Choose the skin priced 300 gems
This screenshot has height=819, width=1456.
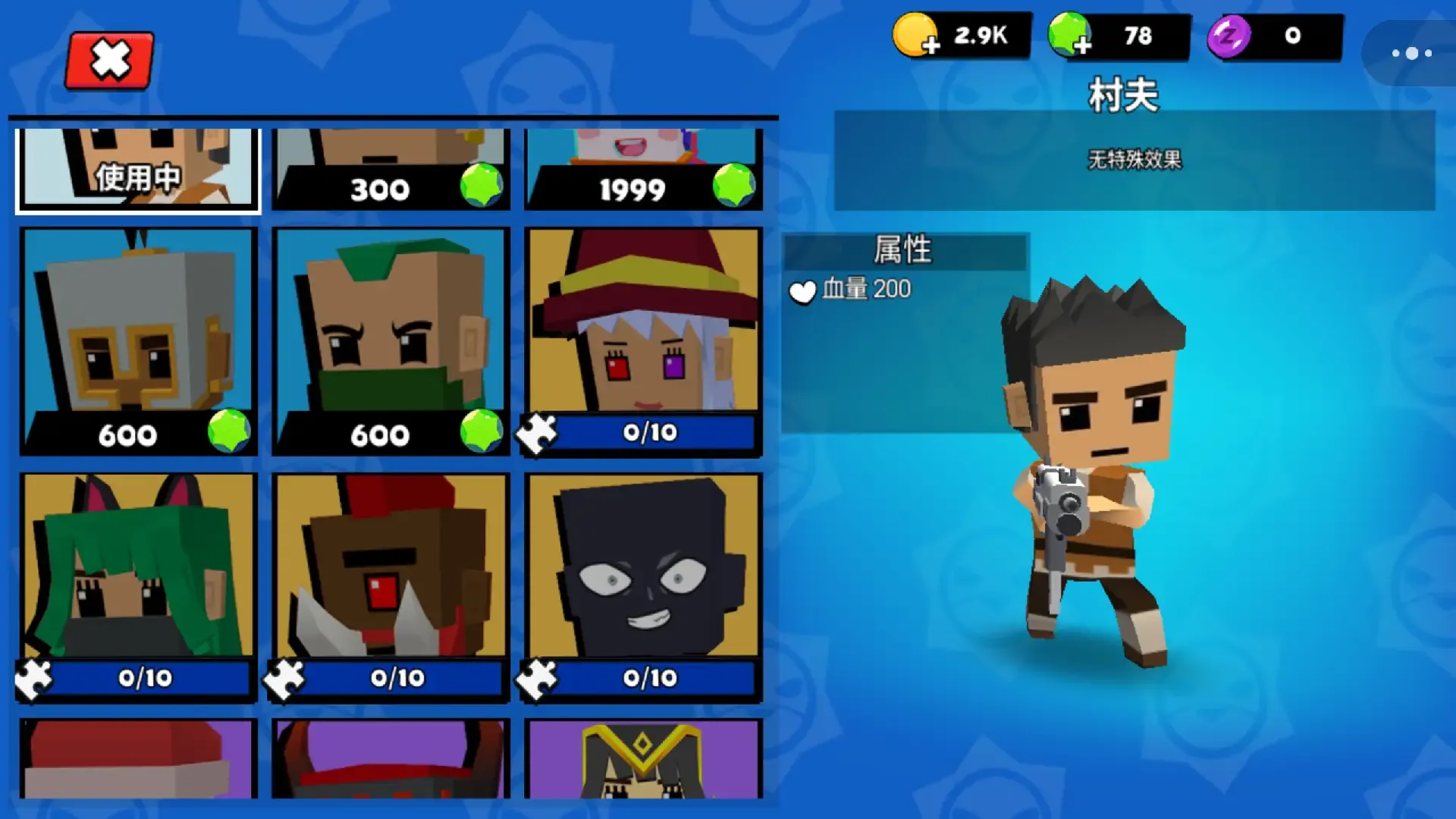click(391, 168)
